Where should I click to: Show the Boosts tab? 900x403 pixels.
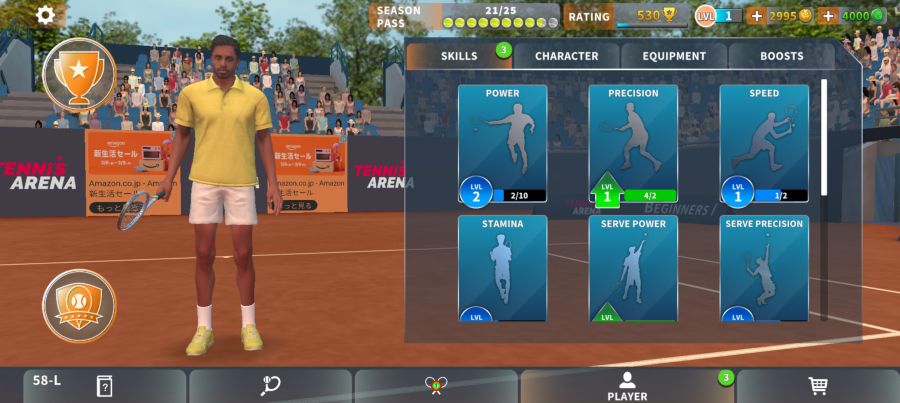[x=781, y=56]
